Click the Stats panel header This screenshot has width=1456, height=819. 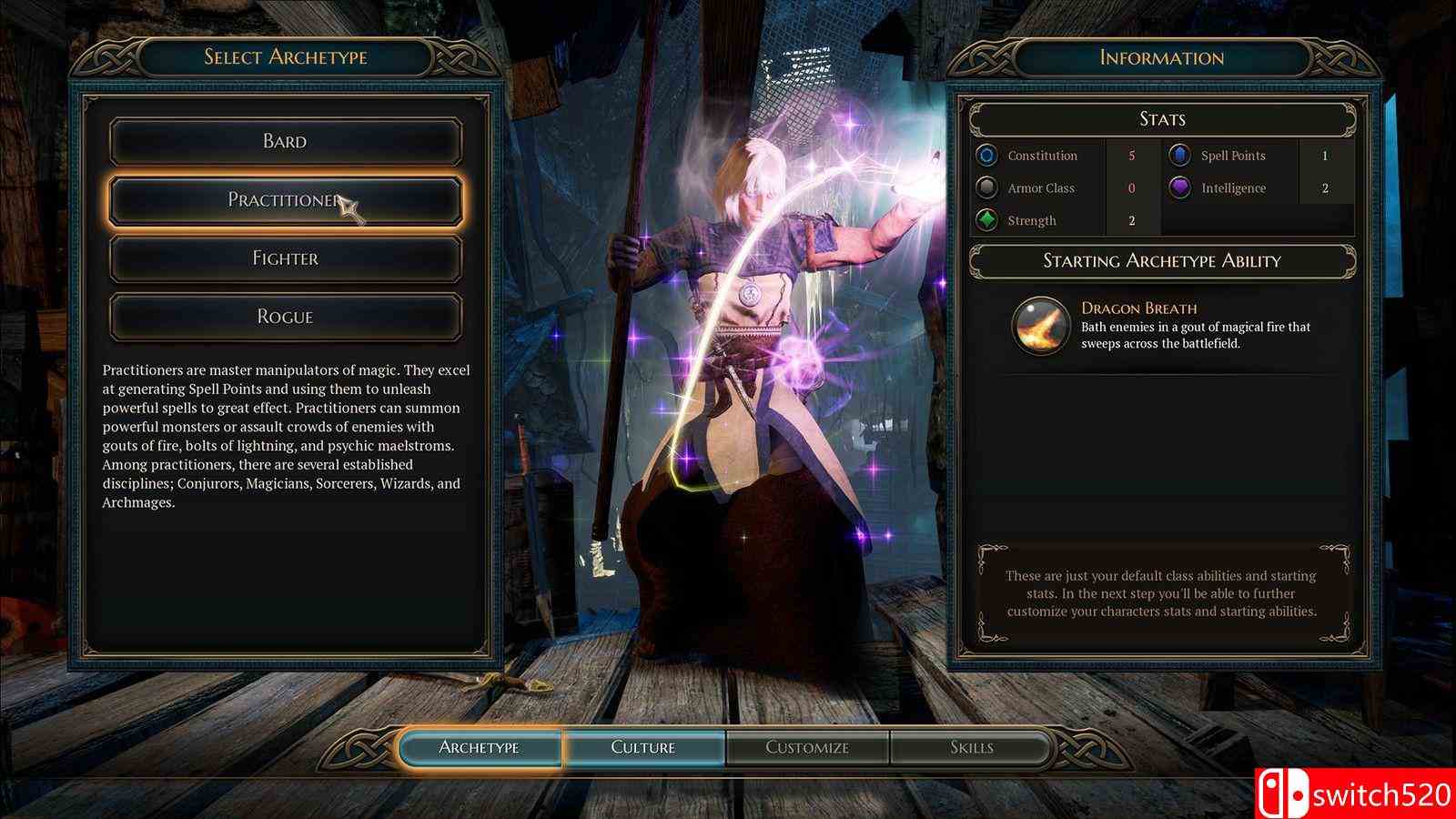(1162, 119)
